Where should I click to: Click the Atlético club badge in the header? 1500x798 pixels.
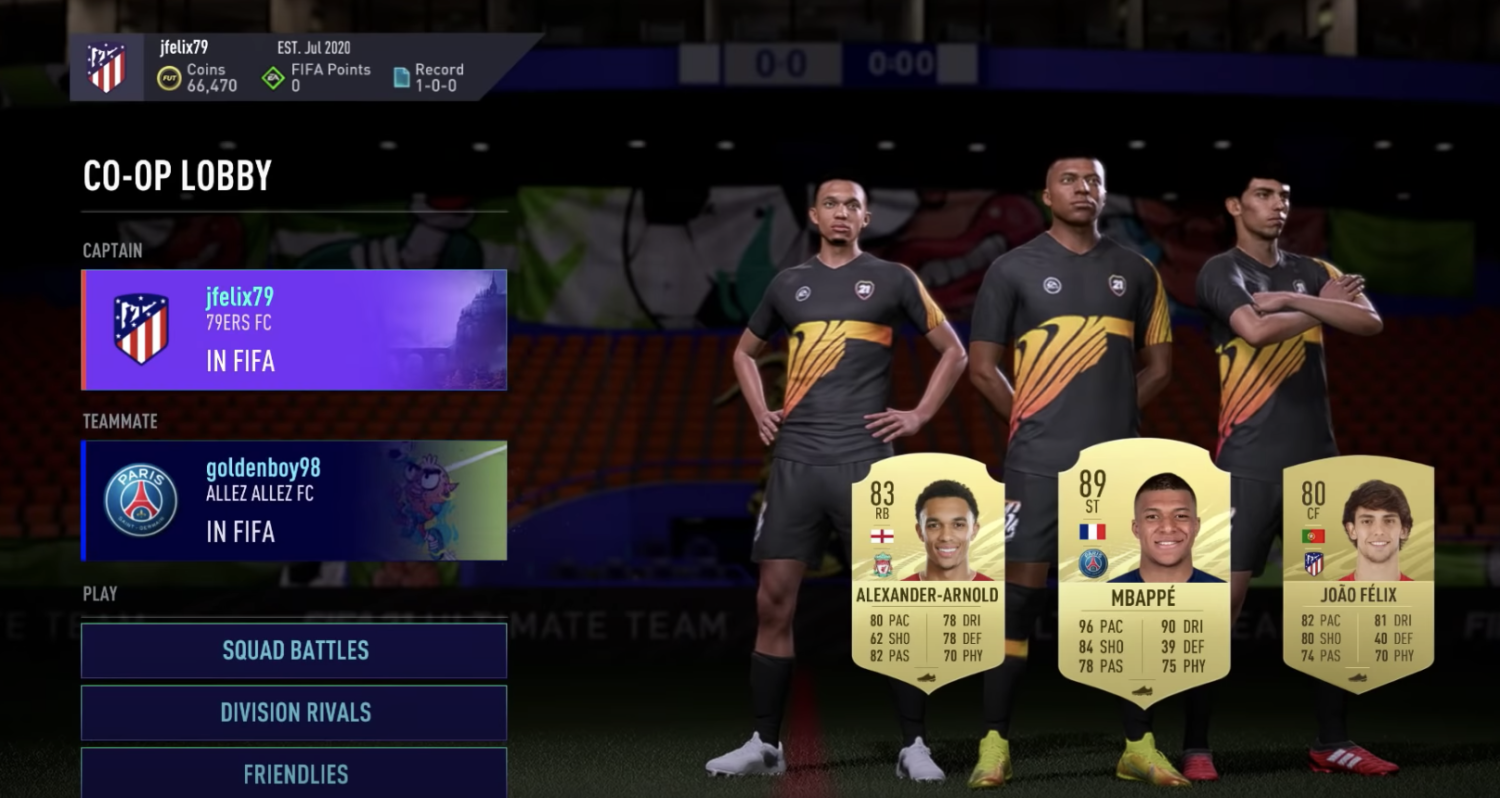[x=106, y=68]
